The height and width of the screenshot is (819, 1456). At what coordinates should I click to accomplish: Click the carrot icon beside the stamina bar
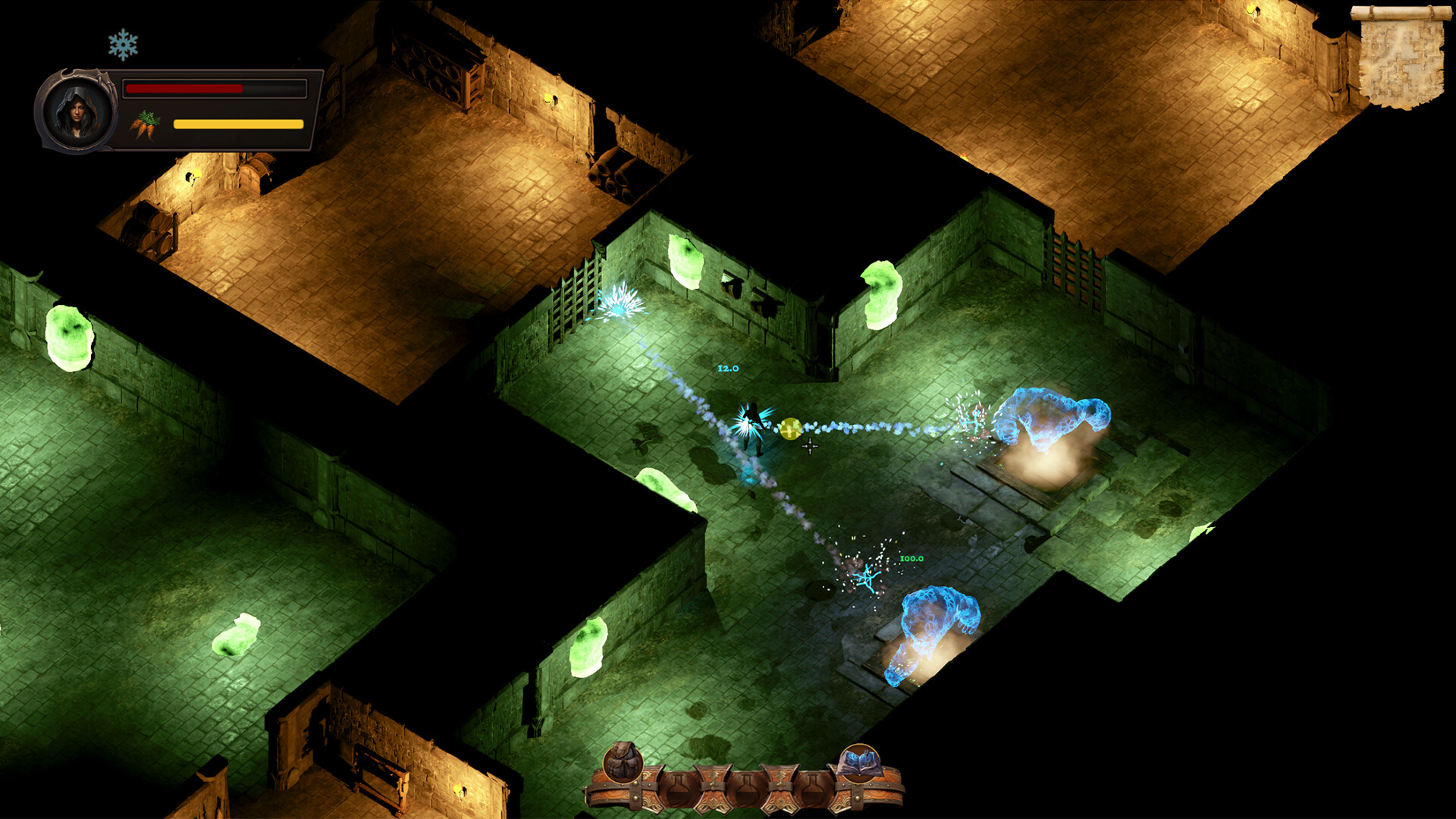click(x=146, y=126)
